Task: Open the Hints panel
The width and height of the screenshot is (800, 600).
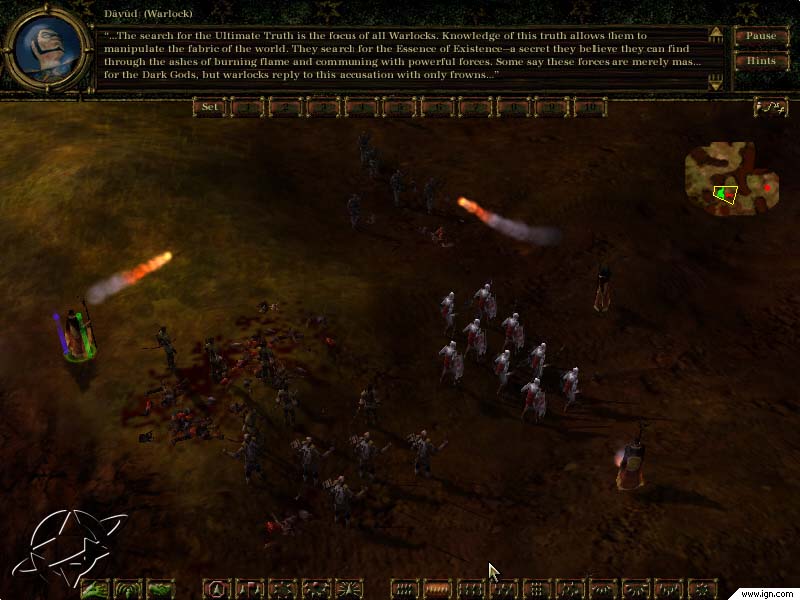Action: point(762,61)
